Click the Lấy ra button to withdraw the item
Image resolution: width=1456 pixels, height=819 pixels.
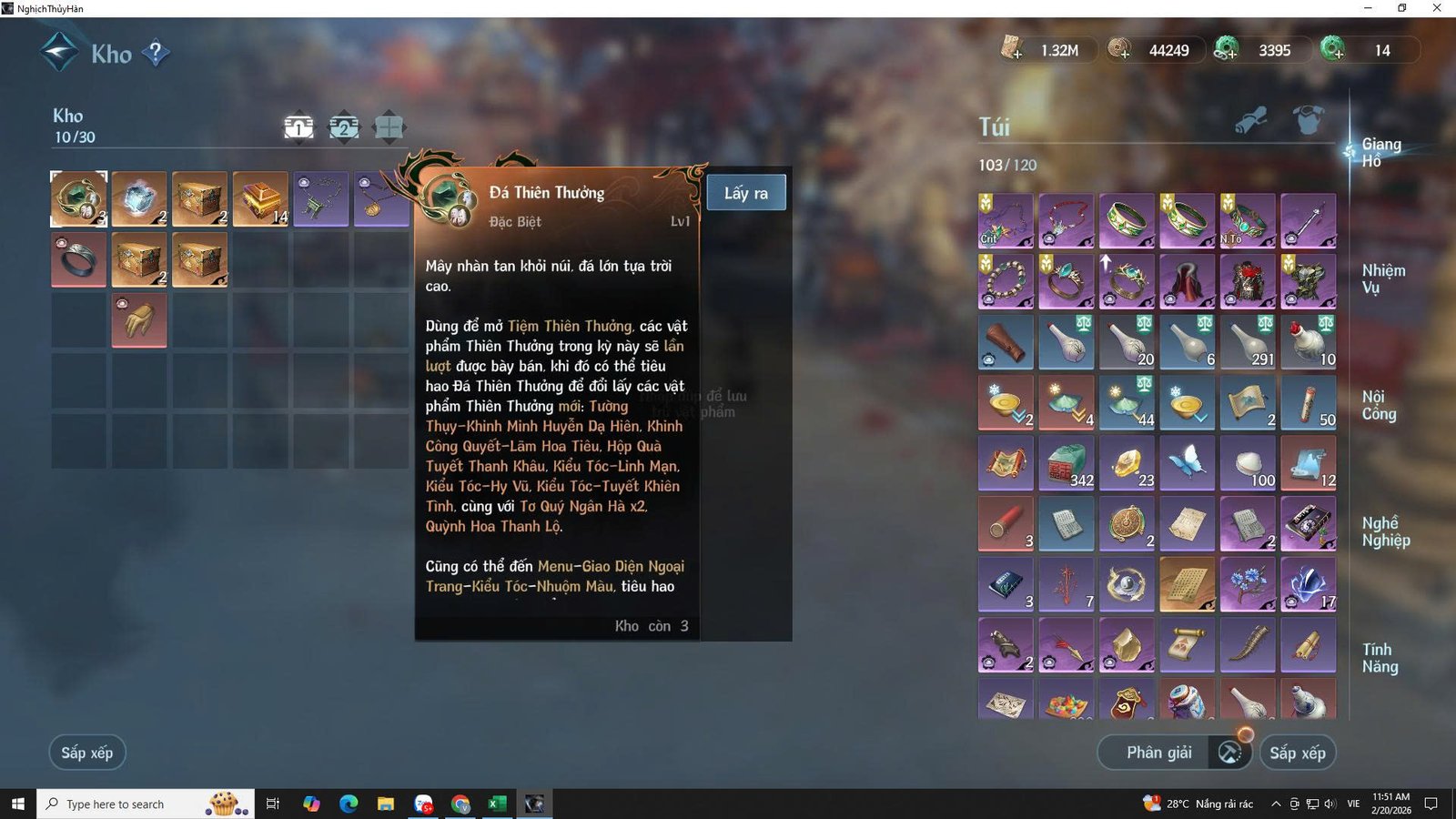pyautogui.click(x=746, y=192)
